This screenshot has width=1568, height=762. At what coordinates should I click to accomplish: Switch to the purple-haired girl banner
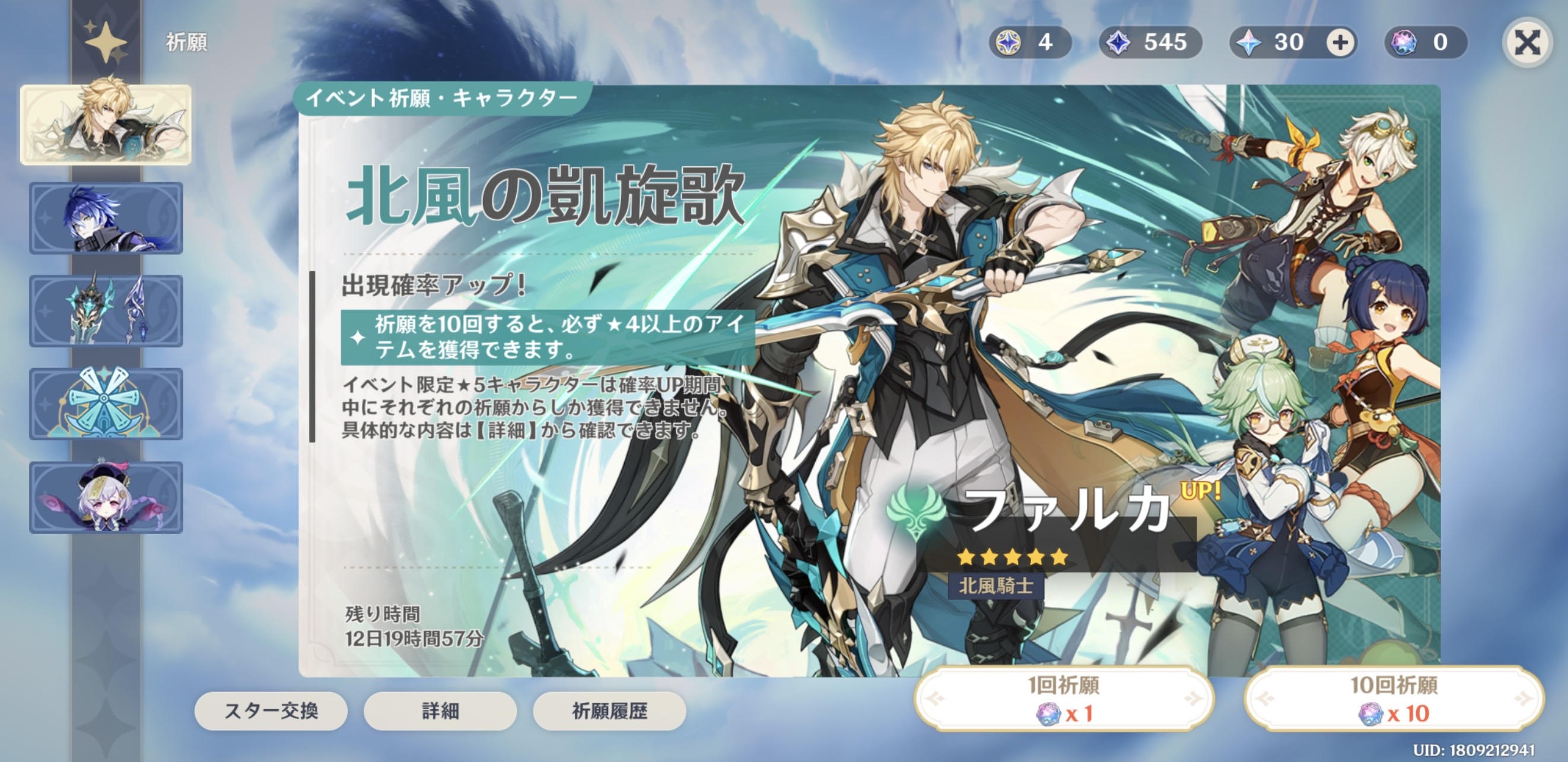coord(106,497)
